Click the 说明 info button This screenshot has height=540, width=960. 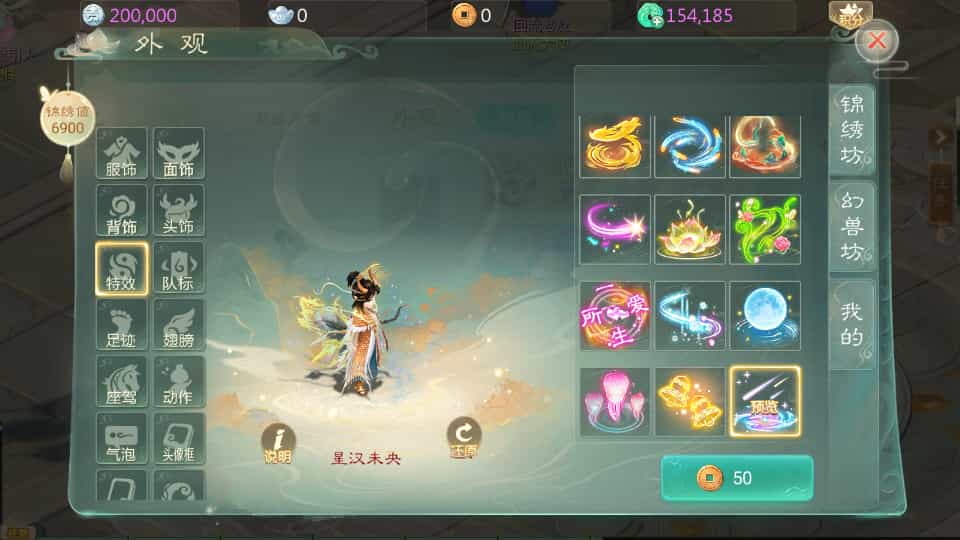coord(278,443)
